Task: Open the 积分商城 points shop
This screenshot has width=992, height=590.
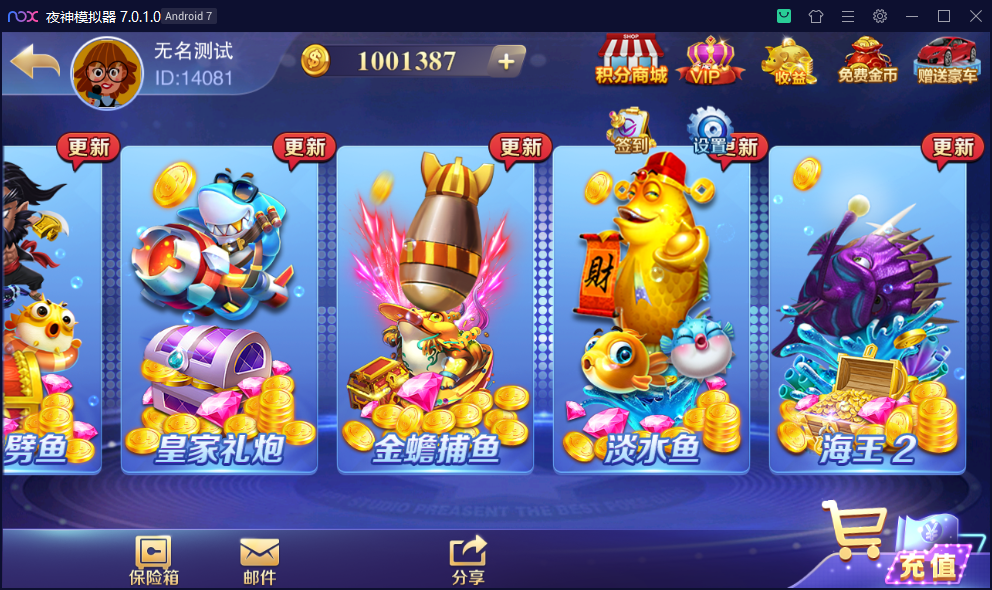Action: [631, 60]
